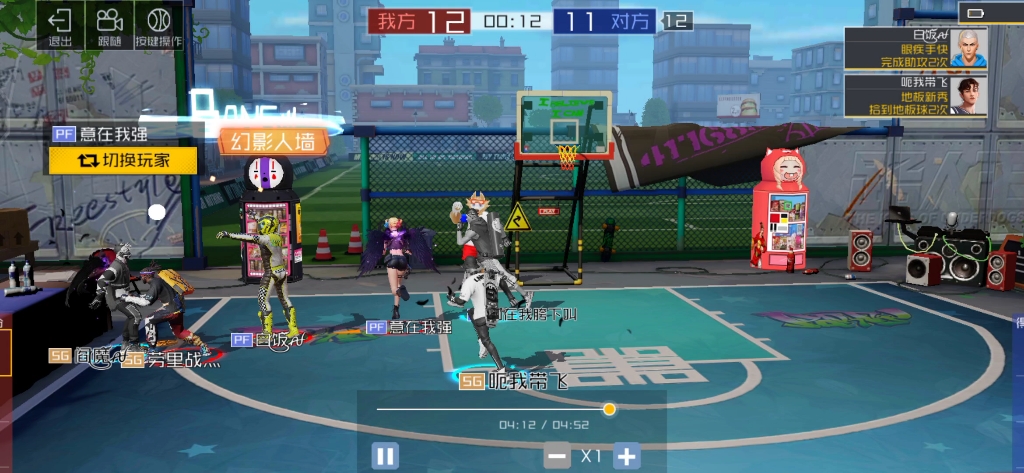
Task: Pause the replay playback
Action: pos(385,457)
